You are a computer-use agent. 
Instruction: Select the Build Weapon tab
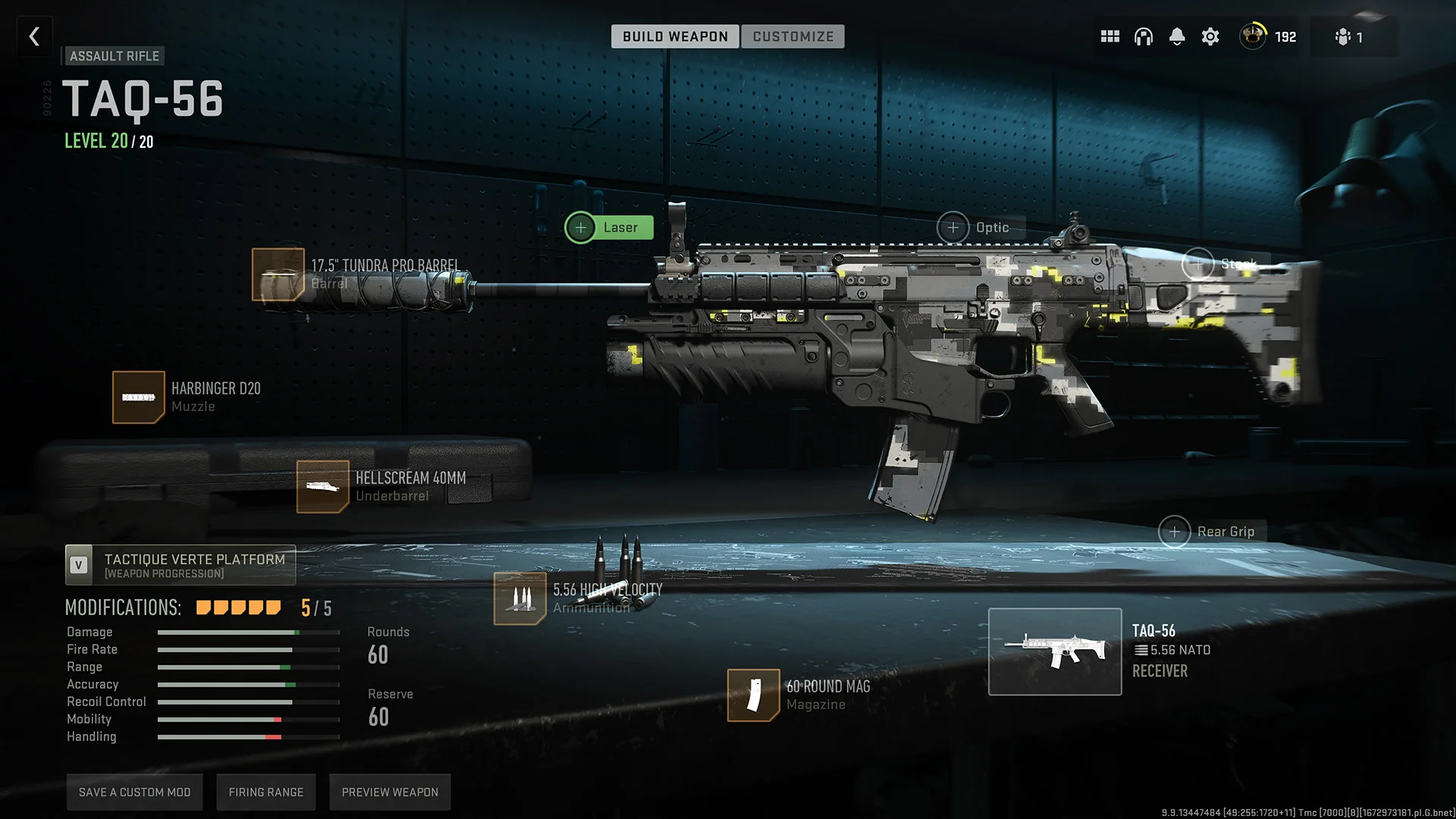(674, 36)
